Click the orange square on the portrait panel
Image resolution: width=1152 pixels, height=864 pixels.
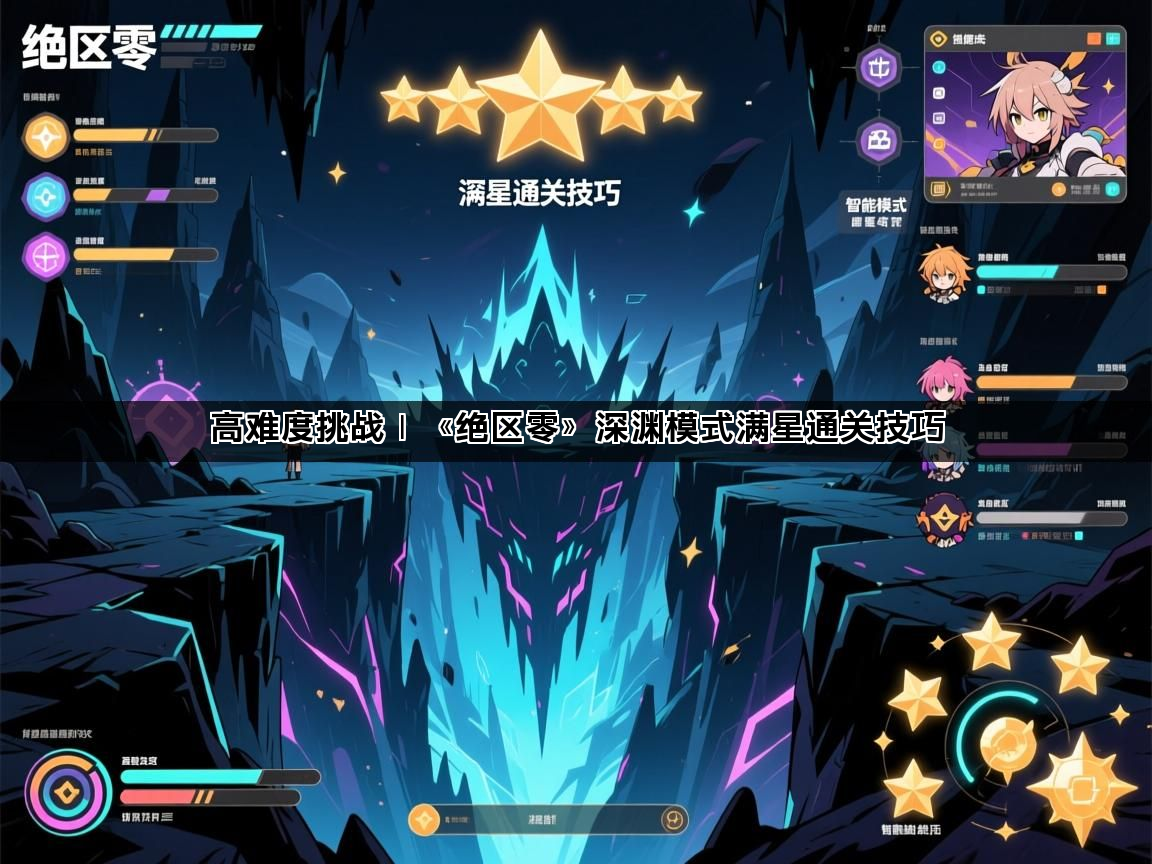tap(1094, 39)
